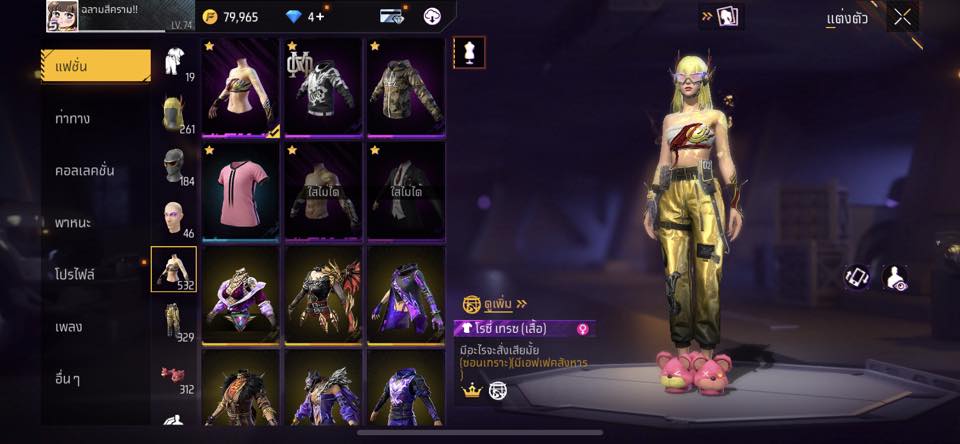
Task: Open the อื่นๆ others tab
Action: coord(68,378)
